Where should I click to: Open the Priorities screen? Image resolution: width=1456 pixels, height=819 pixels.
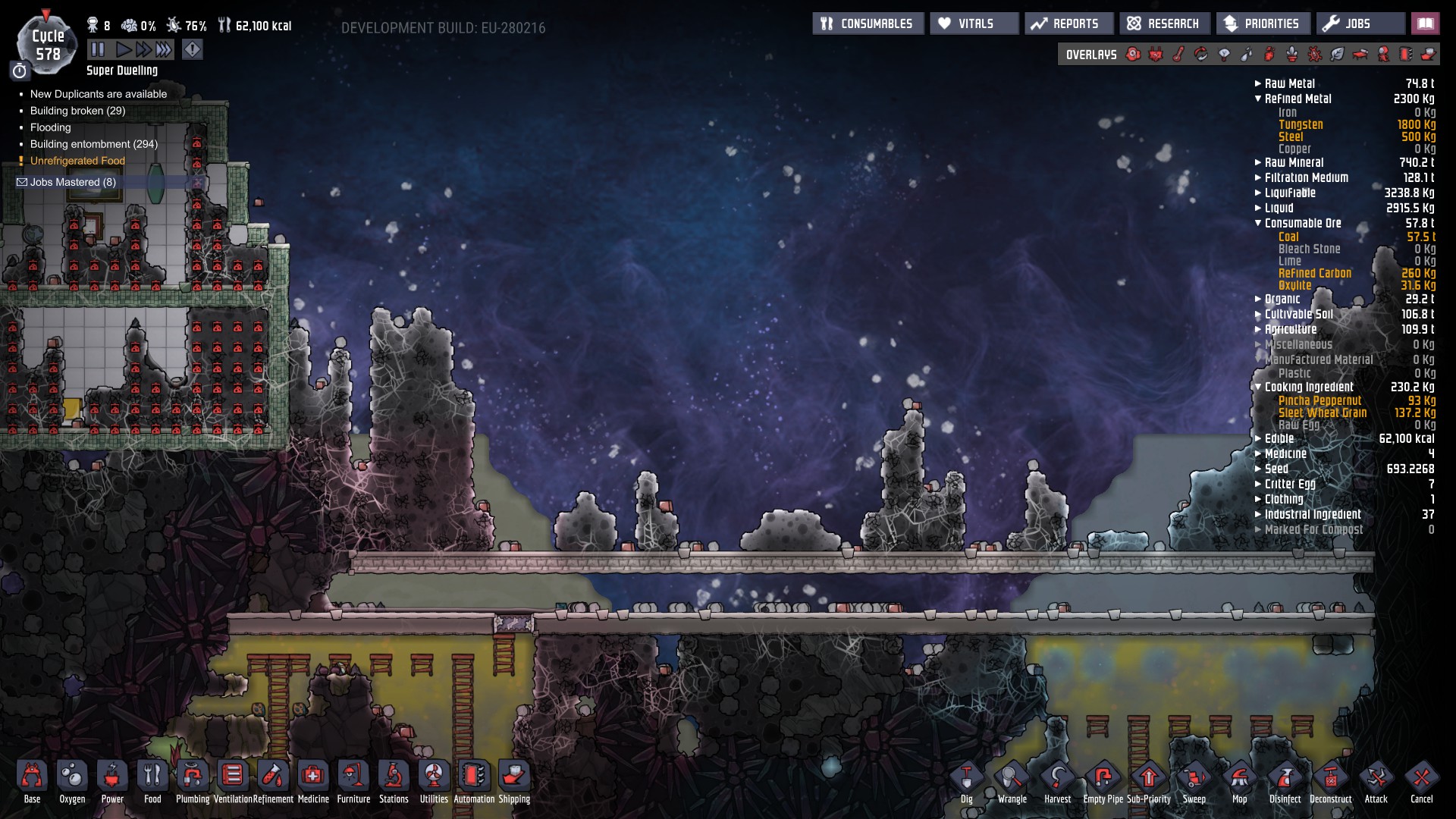click(x=1263, y=24)
